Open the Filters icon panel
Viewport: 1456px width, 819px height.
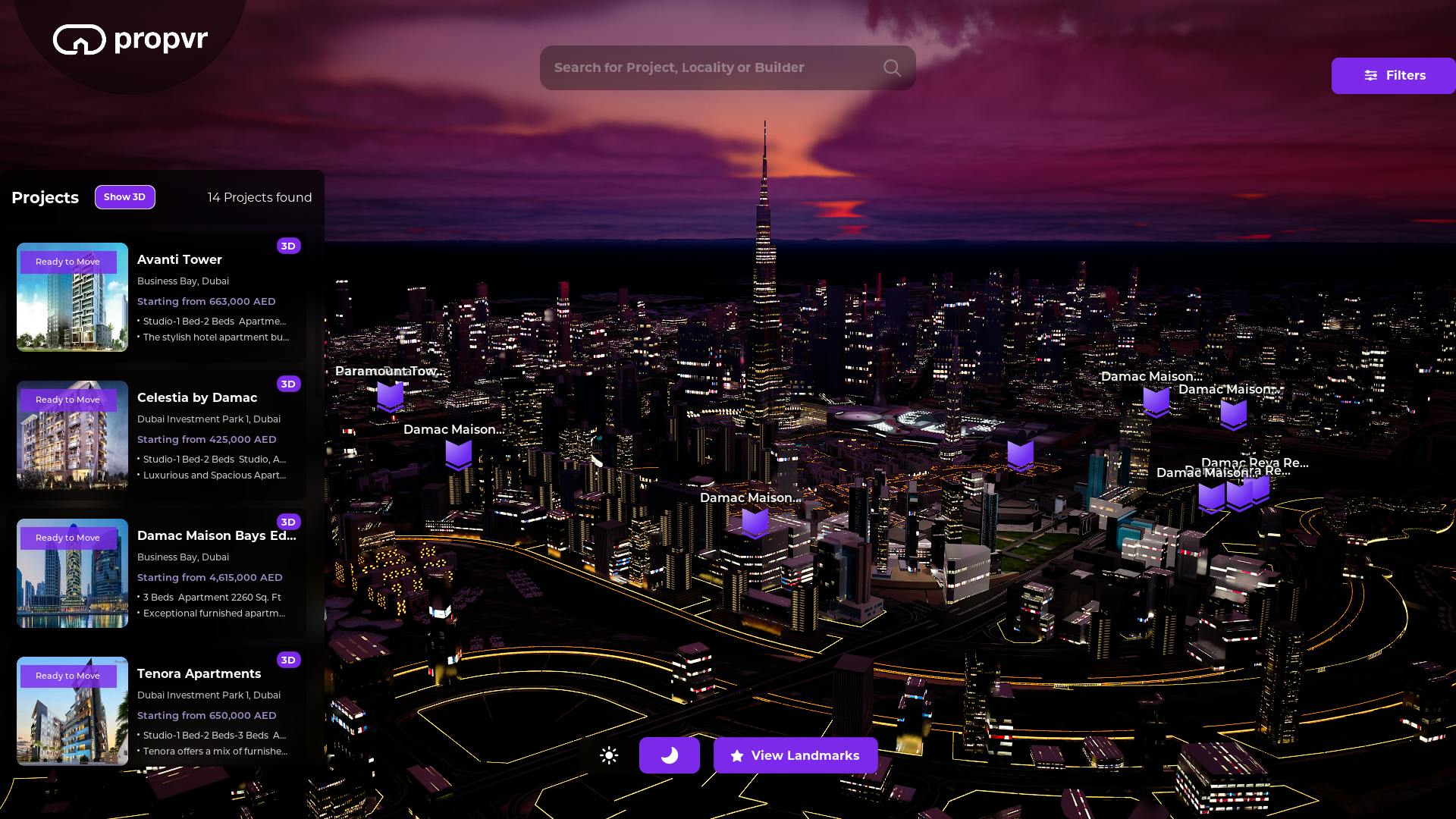pyautogui.click(x=1371, y=76)
